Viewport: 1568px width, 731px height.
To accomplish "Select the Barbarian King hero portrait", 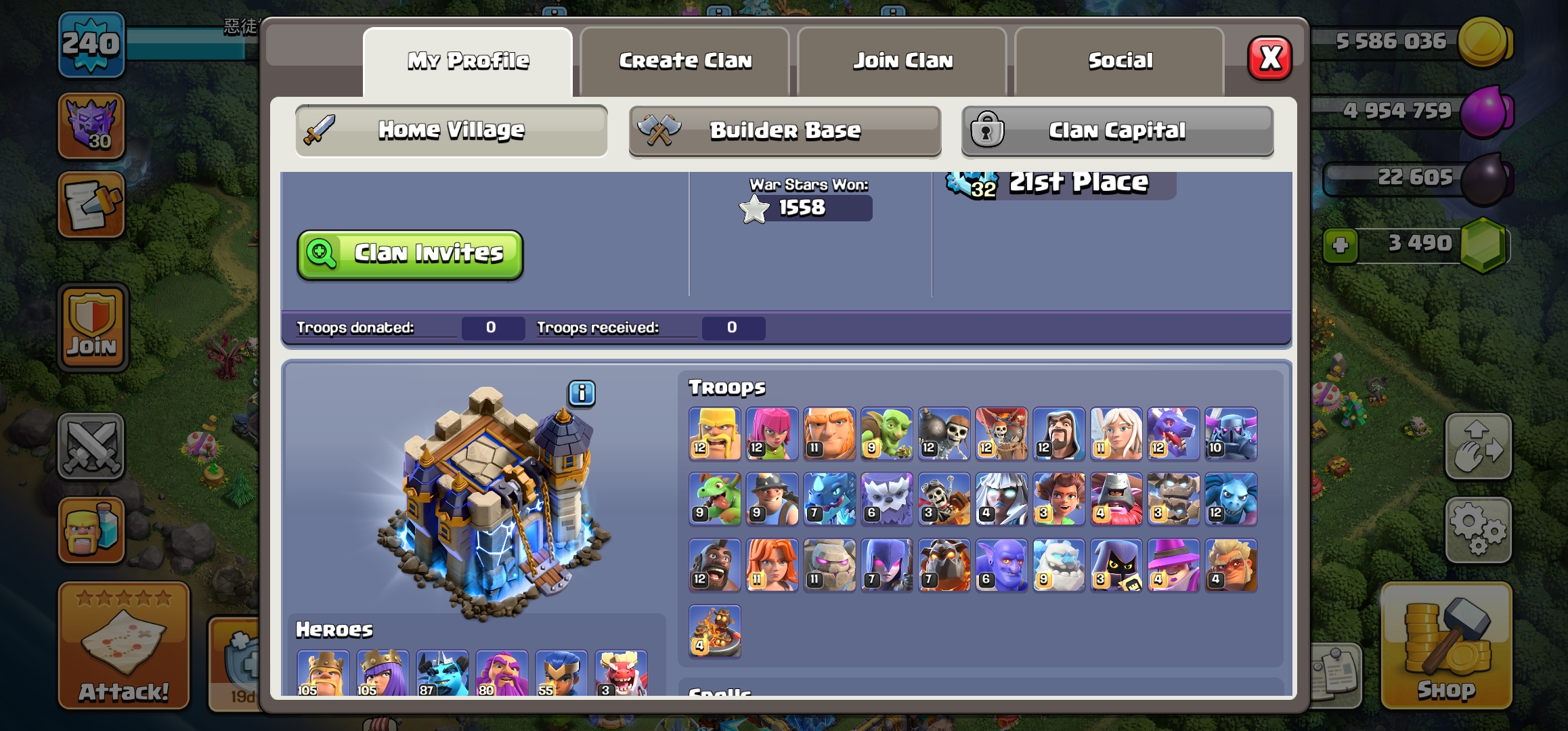I will point(323,673).
